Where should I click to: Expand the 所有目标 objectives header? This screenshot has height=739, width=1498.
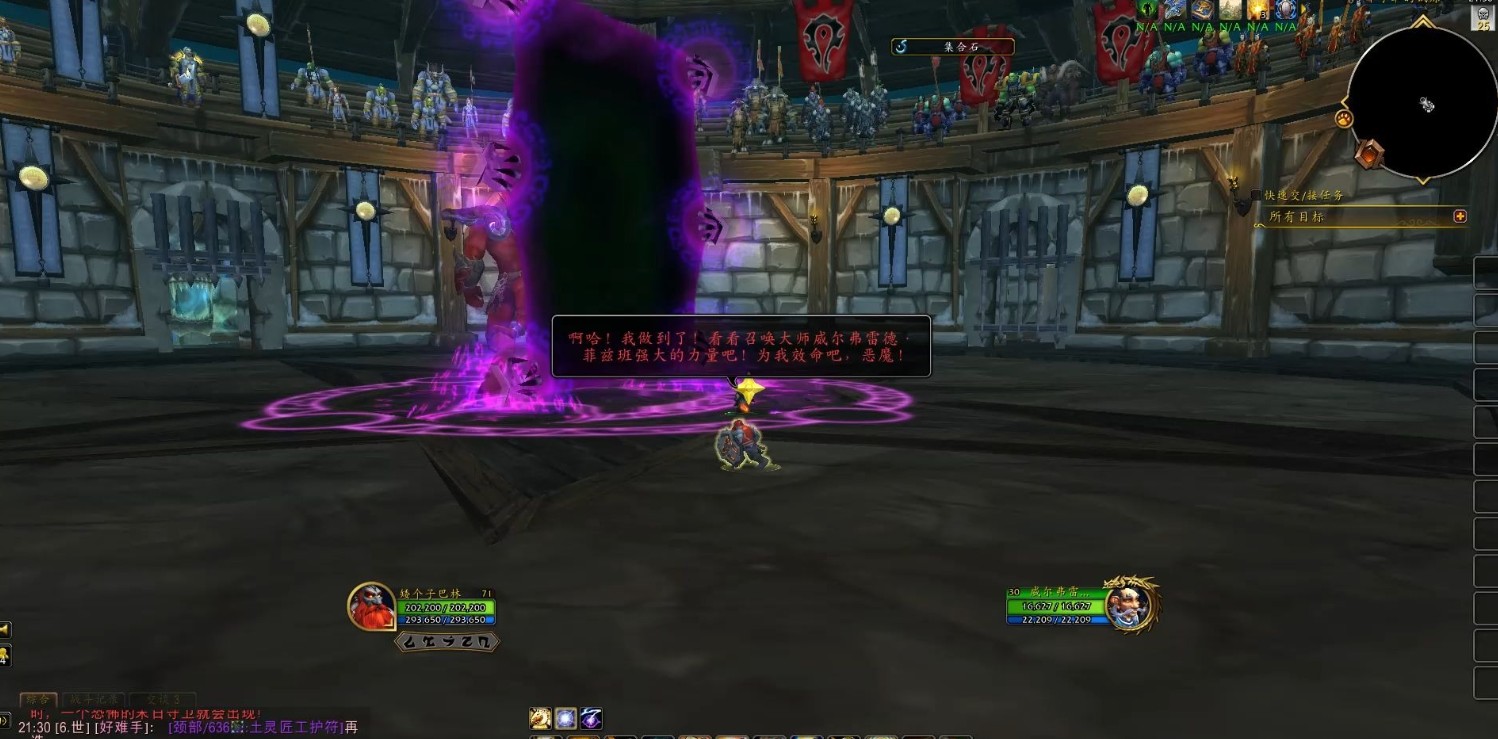(1460, 216)
